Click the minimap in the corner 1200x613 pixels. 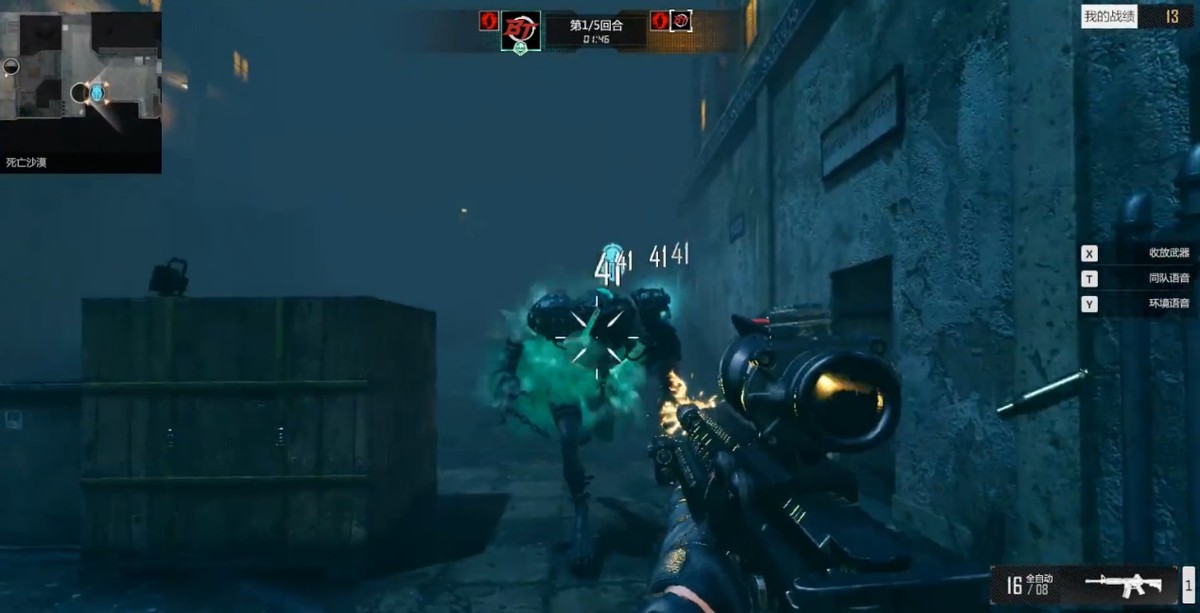click(80, 80)
